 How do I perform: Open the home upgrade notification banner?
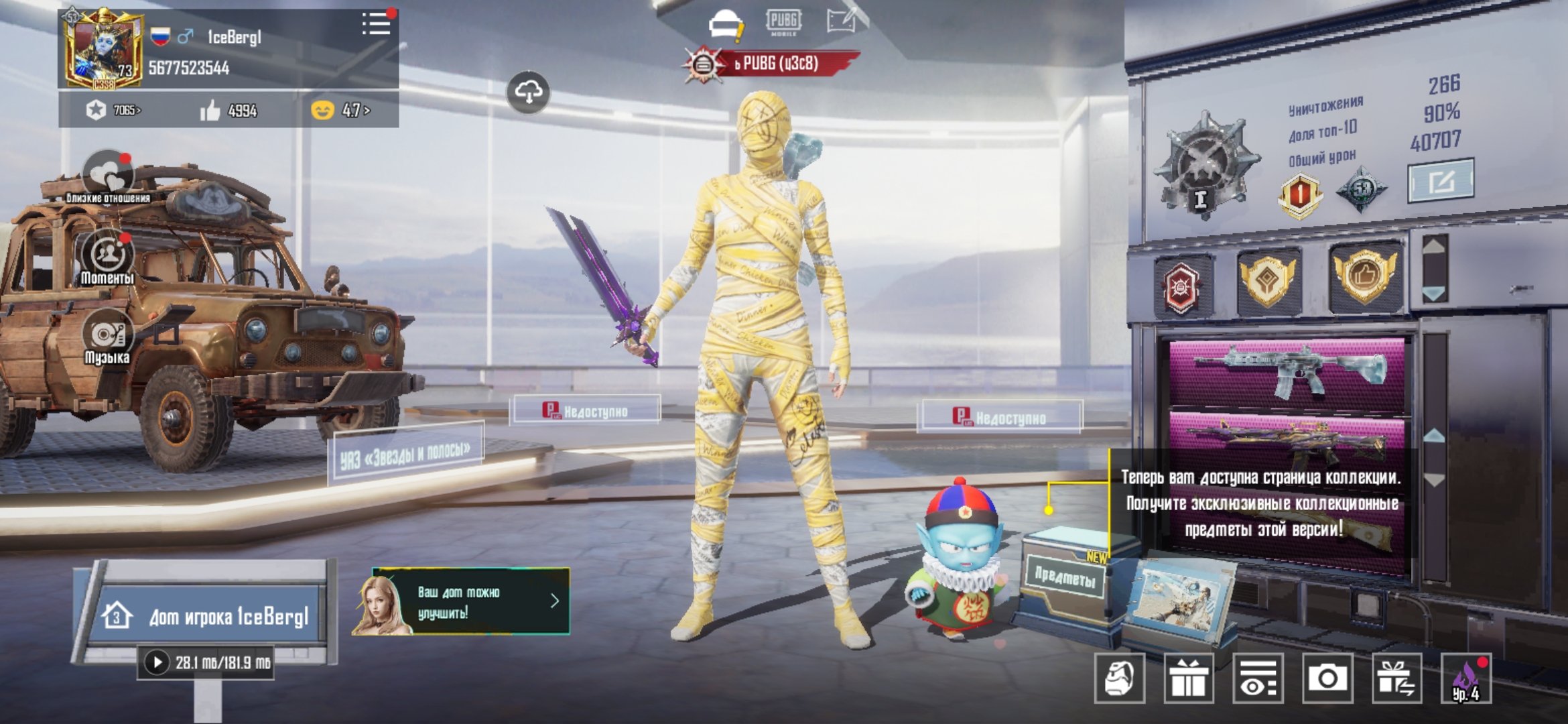tap(461, 601)
